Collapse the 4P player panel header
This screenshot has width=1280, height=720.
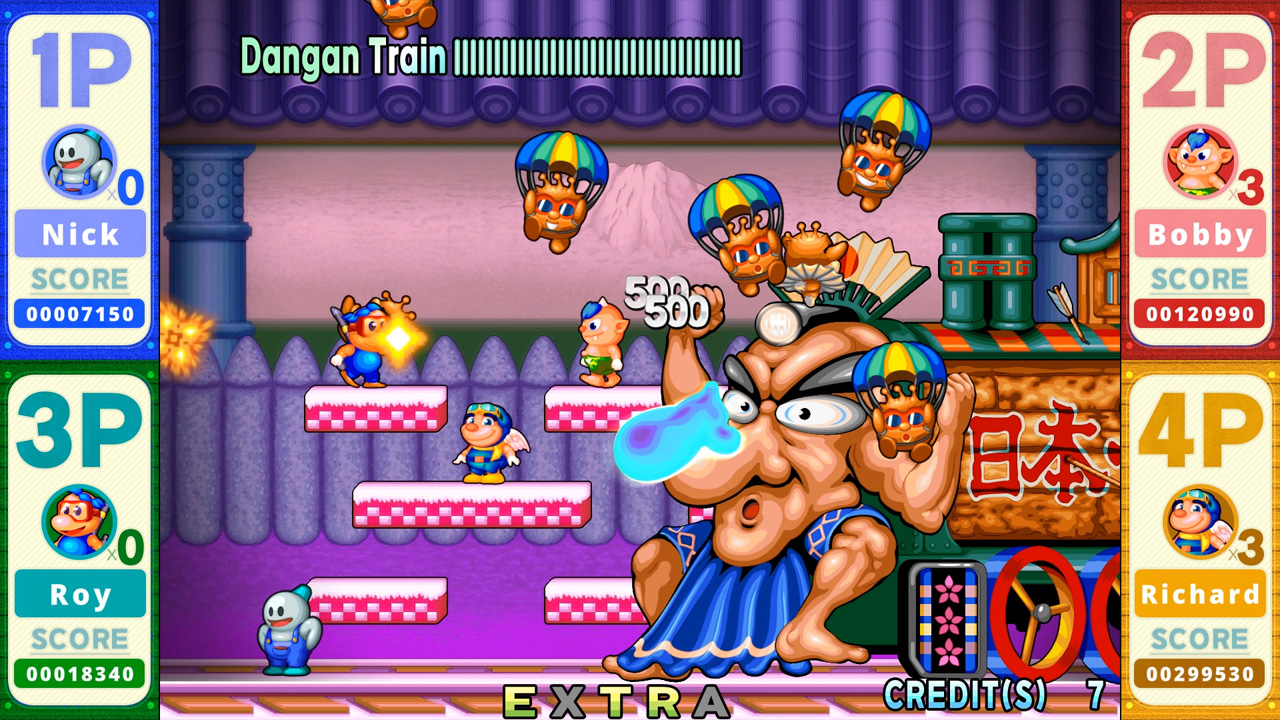(x=1200, y=430)
